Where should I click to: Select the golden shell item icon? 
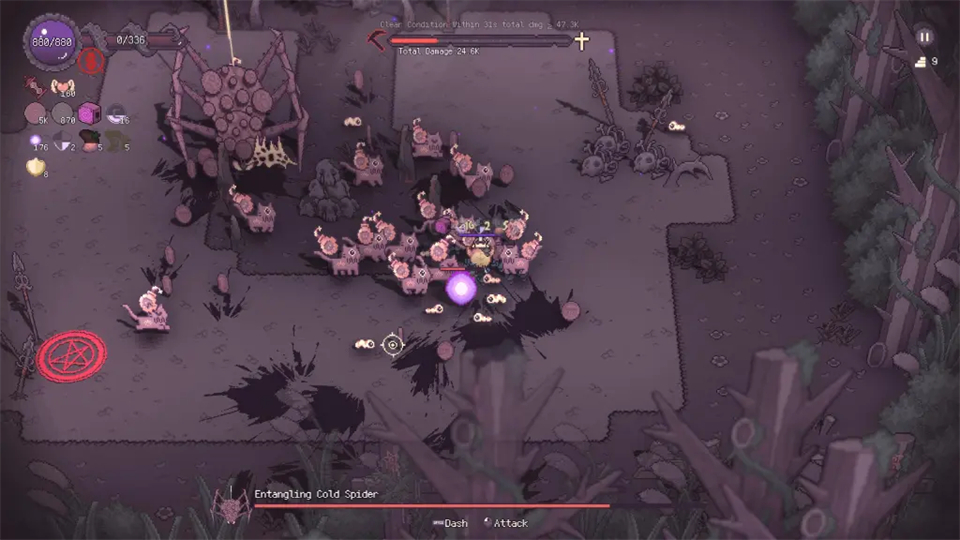[35, 166]
